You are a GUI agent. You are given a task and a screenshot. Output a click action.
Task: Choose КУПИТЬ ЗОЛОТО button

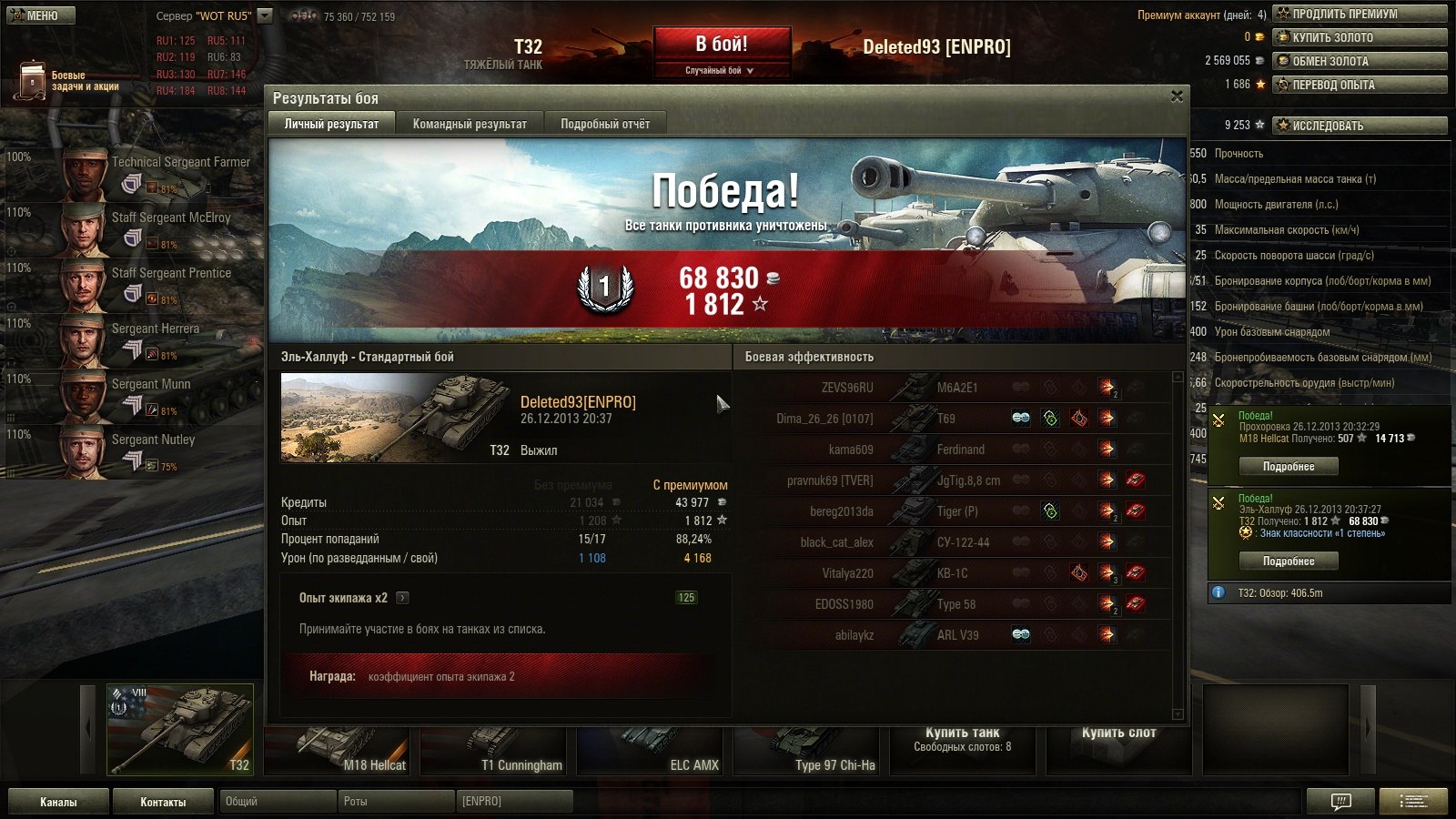pyautogui.click(x=1360, y=37)
